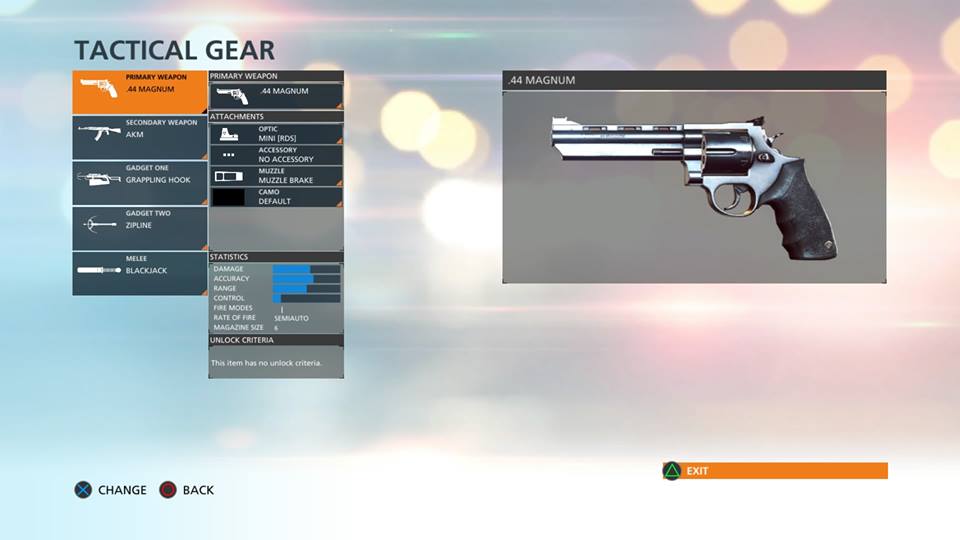Open the Blackjack melee slot

[139, 273]
